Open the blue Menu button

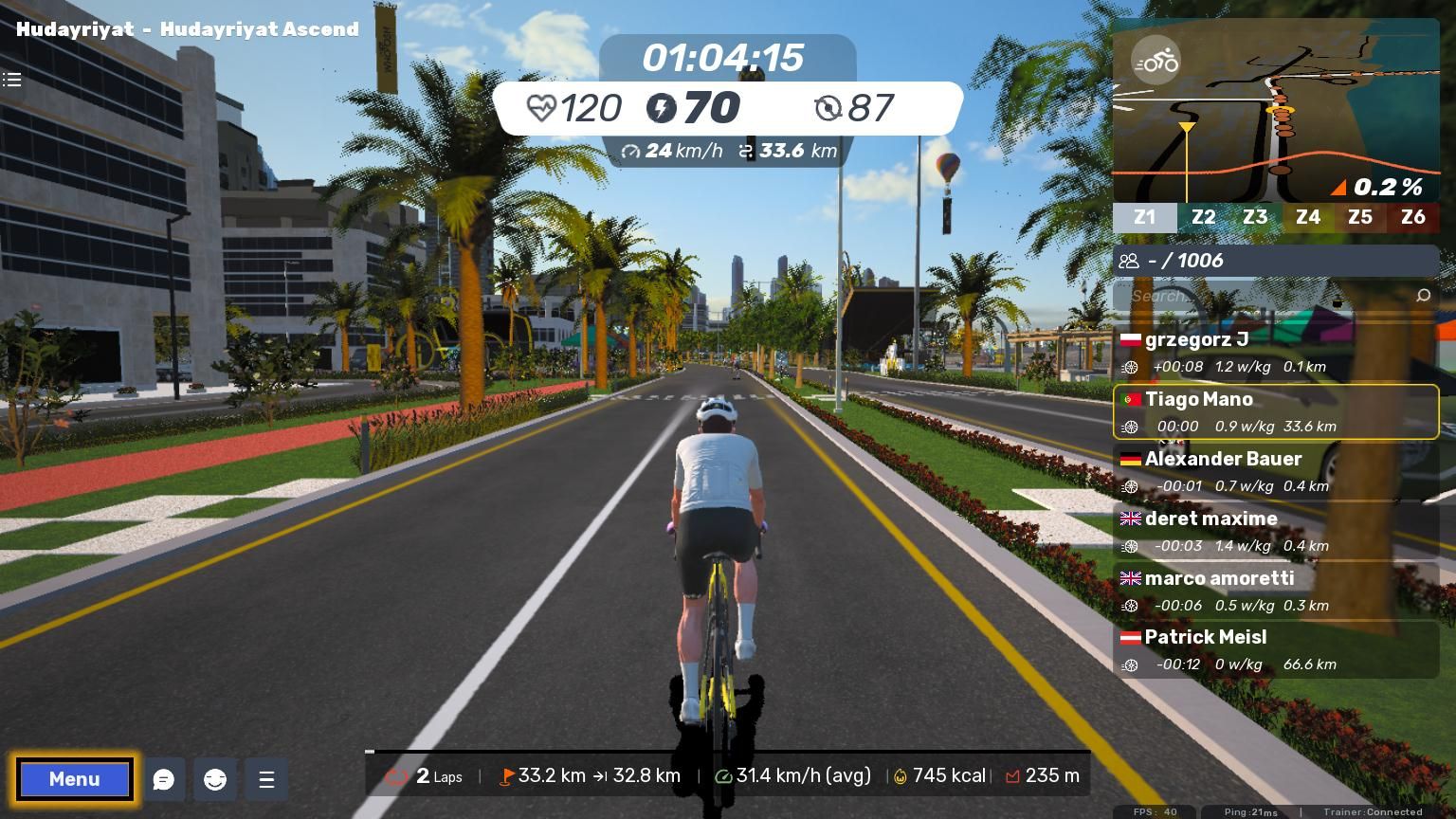click(74, 779)
